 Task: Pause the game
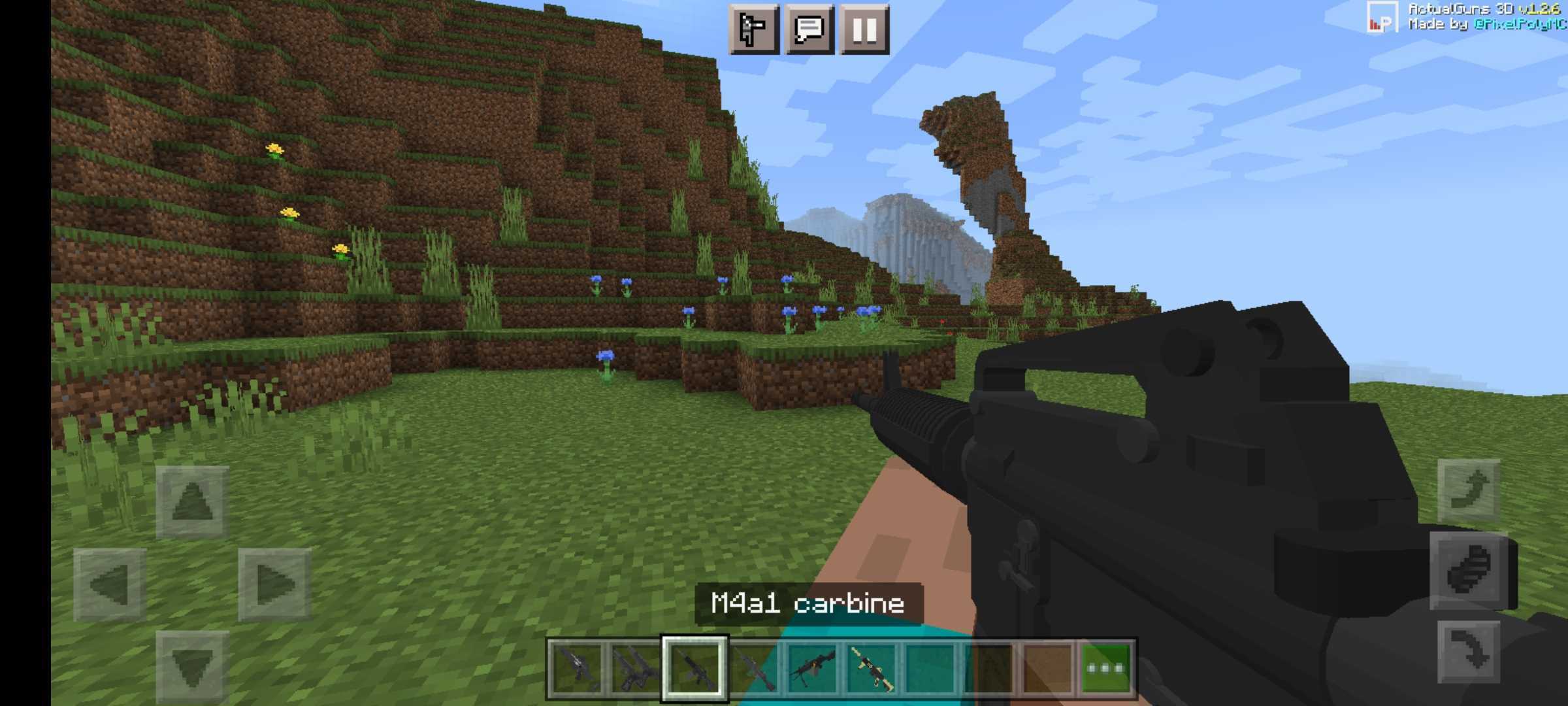click(864, 29)
